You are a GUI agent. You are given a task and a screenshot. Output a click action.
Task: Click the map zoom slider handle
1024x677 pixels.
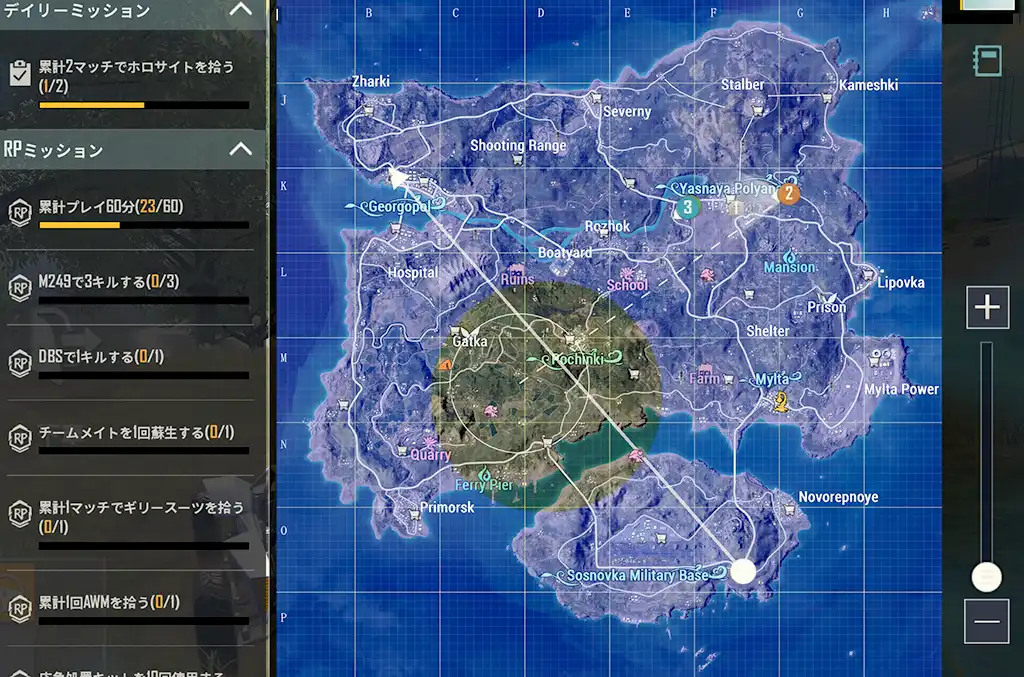tap(987, 577)
